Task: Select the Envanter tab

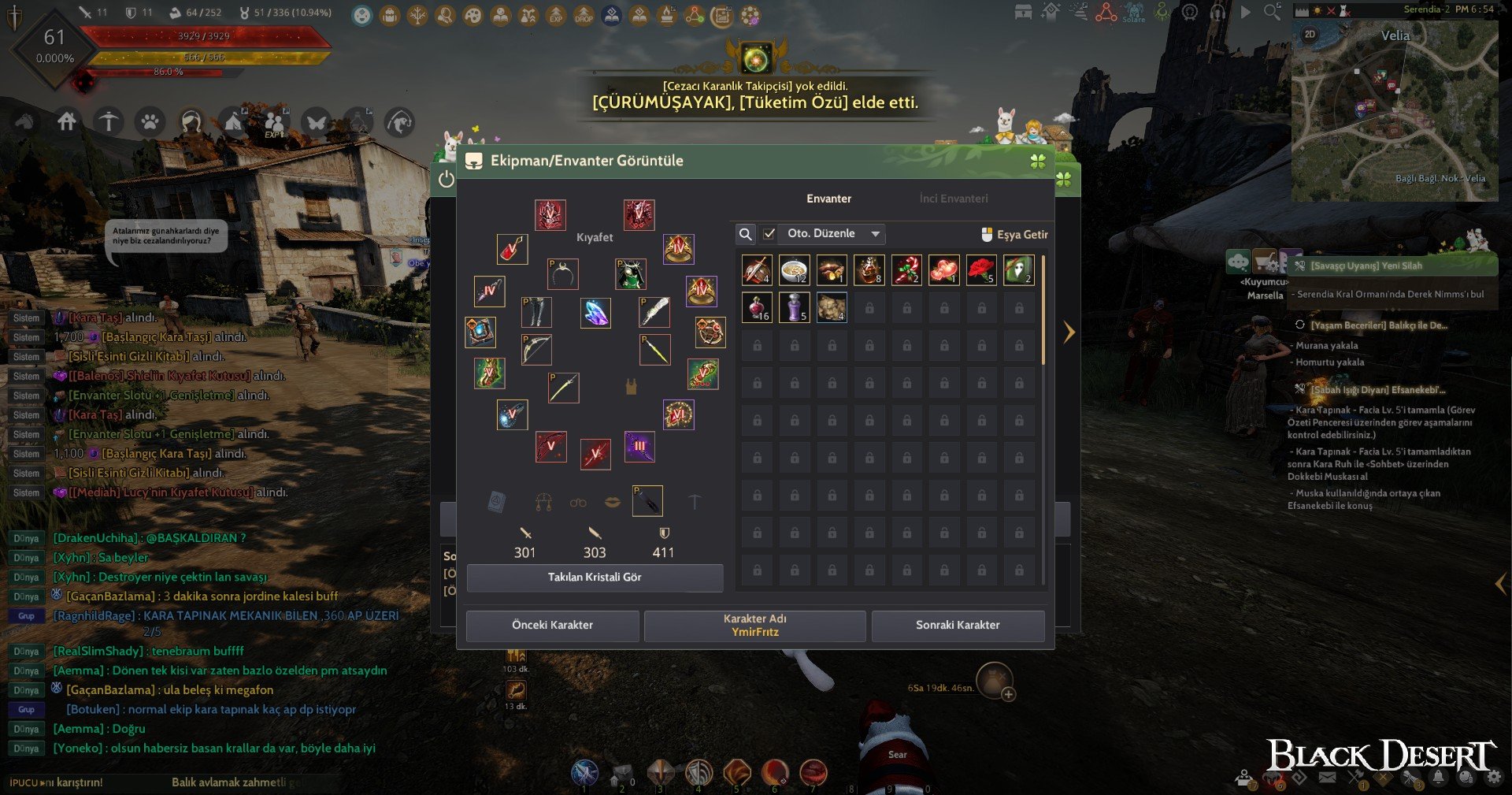Action: coord(828,199)
